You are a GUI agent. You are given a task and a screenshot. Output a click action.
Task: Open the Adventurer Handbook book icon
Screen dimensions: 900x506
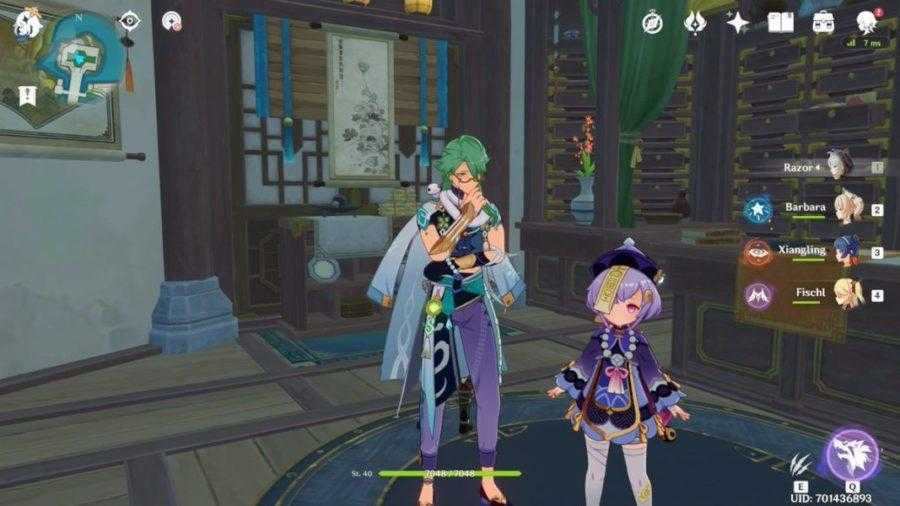coord(780,22)
